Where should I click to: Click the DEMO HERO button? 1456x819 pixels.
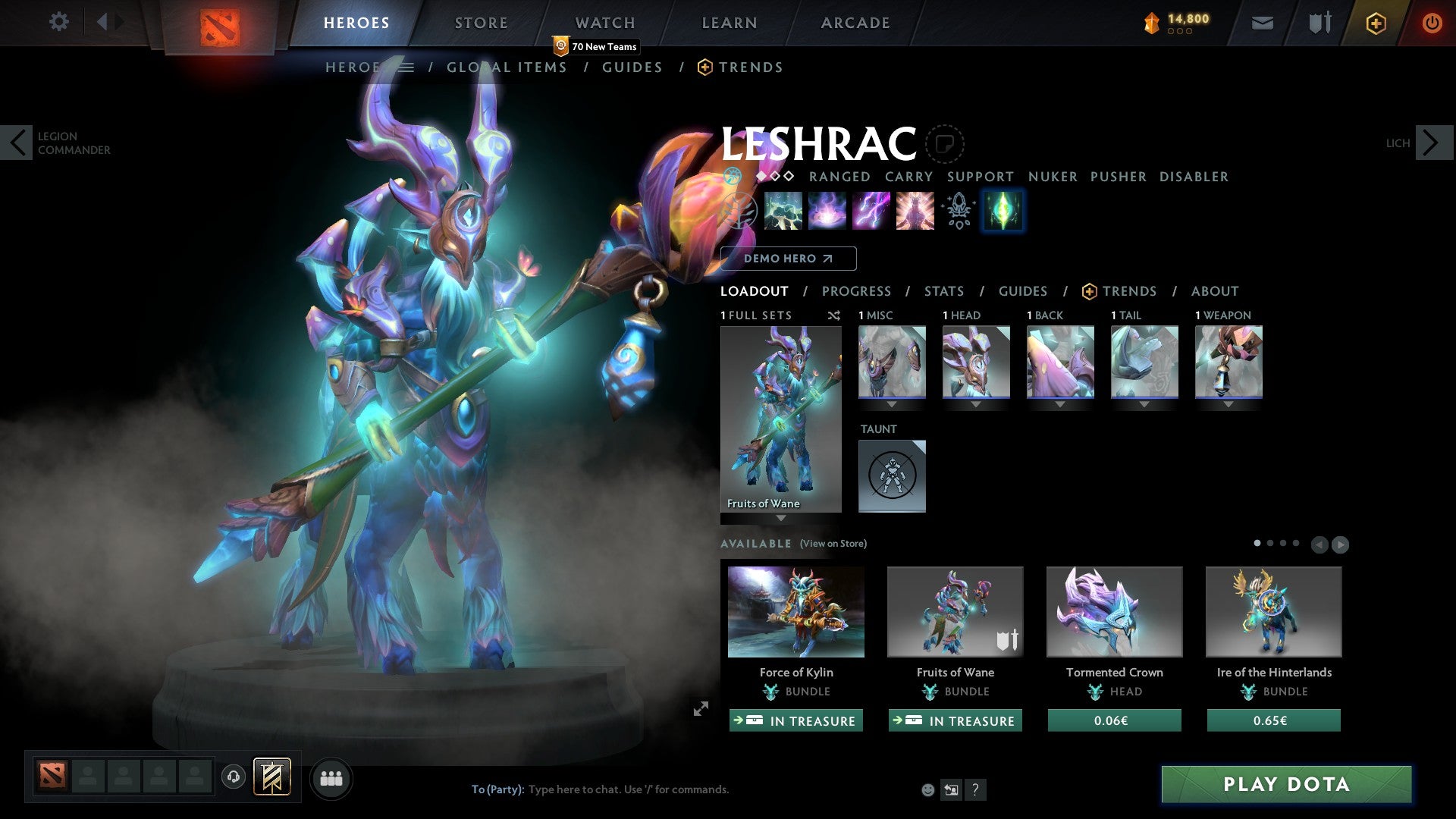(x=788, y=259)
